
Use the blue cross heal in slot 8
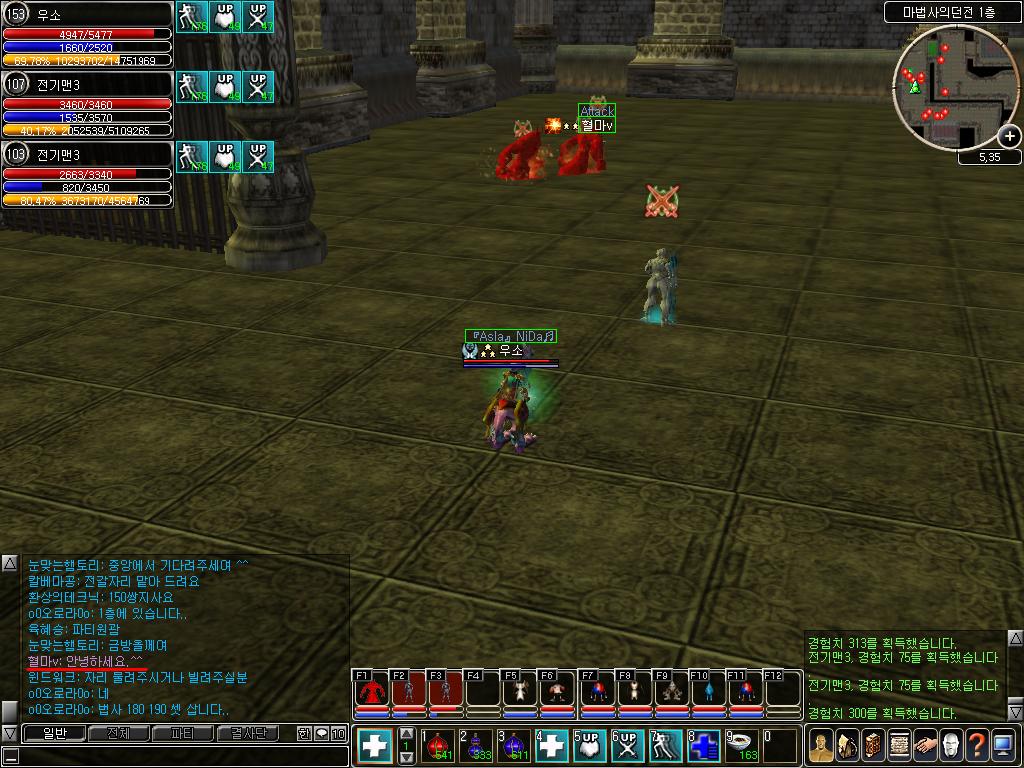pyautogui.click(x=703, y=746)
